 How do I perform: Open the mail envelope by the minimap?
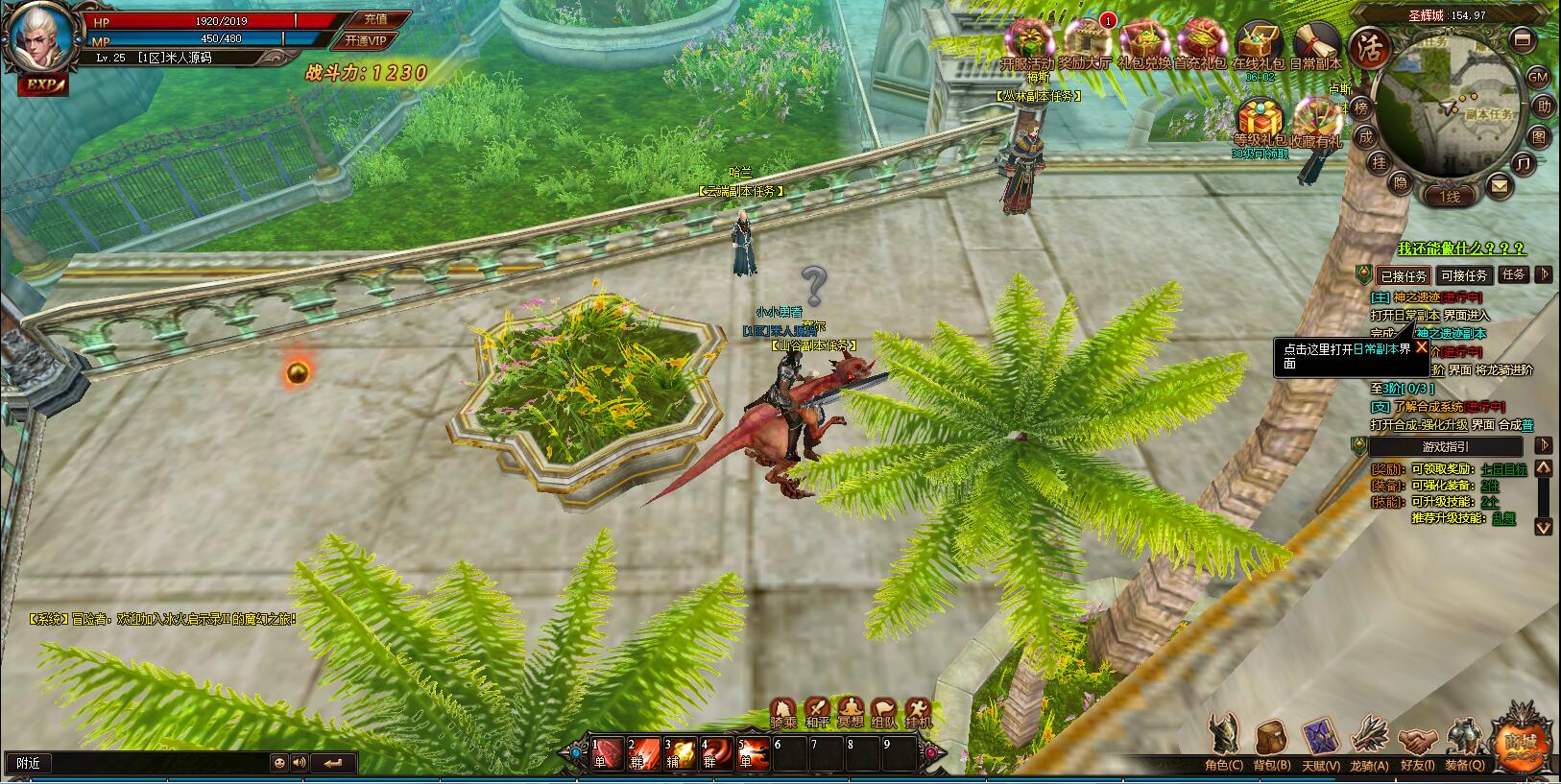click(1499, 185)
